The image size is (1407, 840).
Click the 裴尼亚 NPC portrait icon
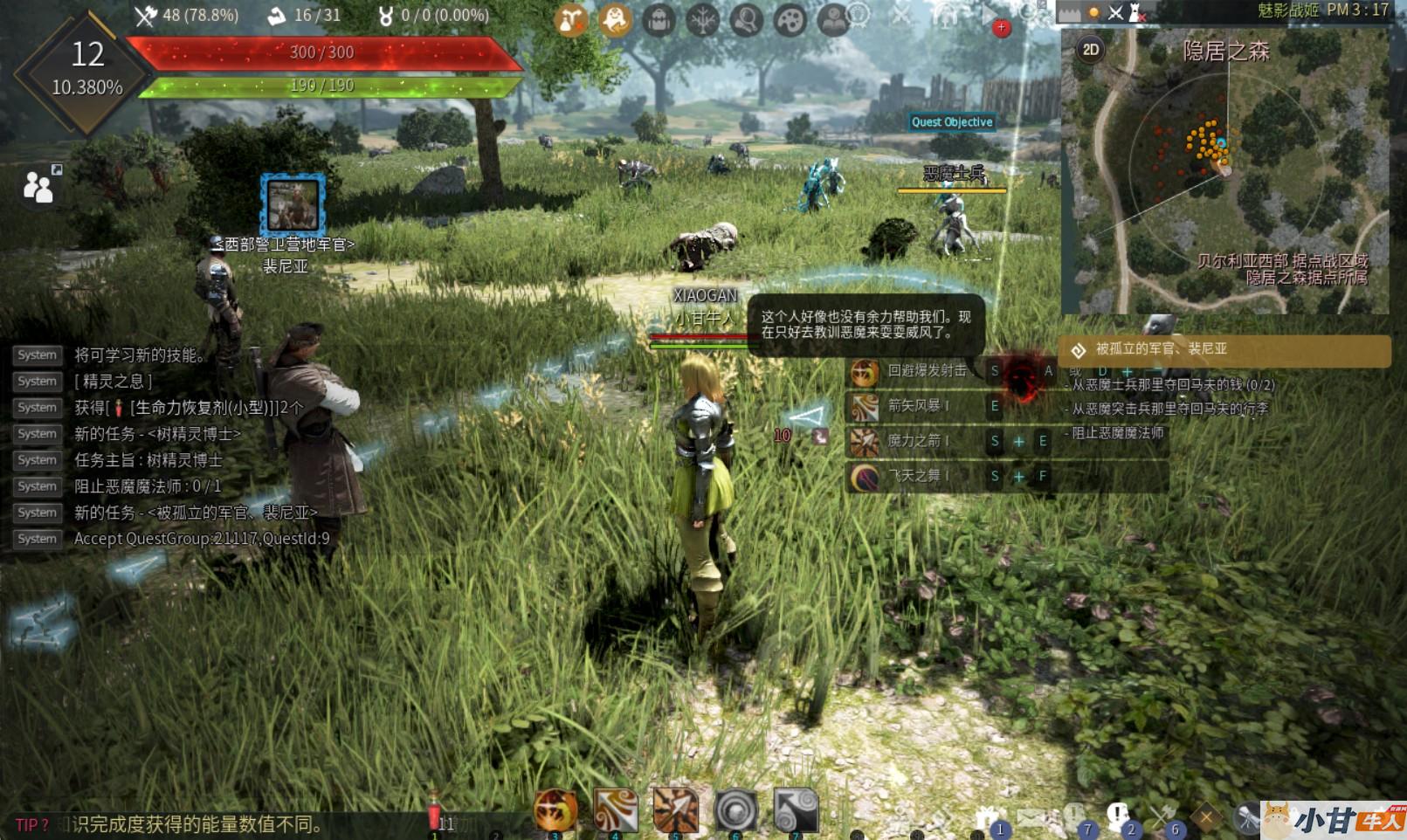293,204
